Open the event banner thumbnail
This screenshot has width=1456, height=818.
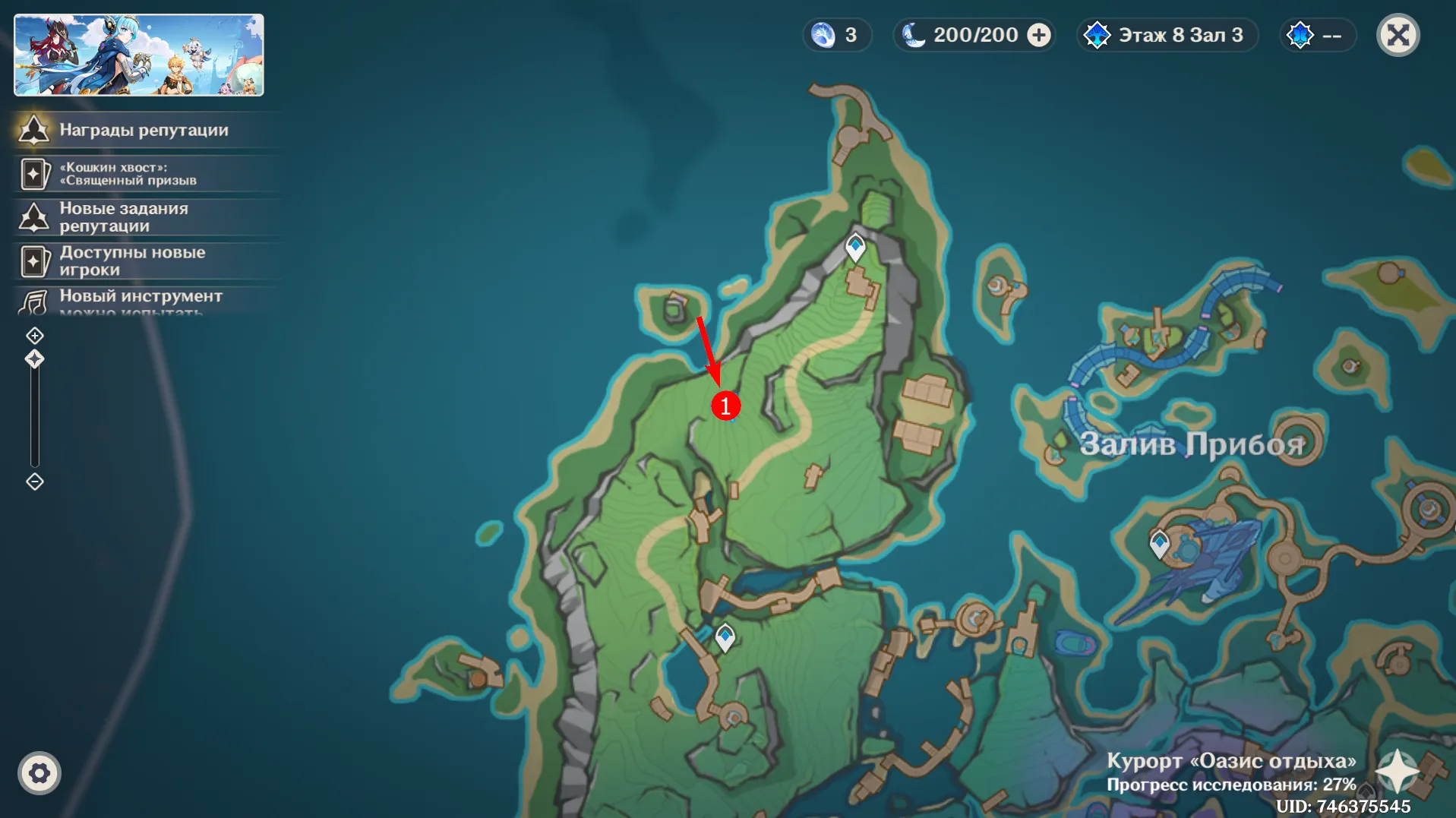(x=139, y=55)
